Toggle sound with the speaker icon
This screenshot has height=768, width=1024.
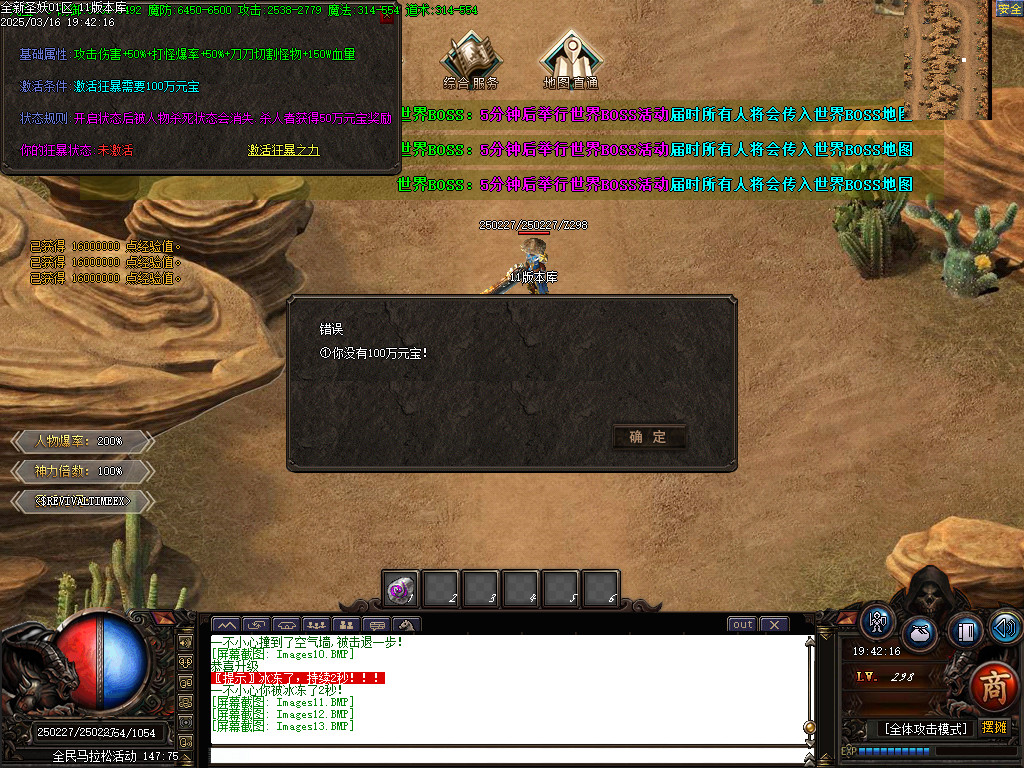pos(1004,627)
